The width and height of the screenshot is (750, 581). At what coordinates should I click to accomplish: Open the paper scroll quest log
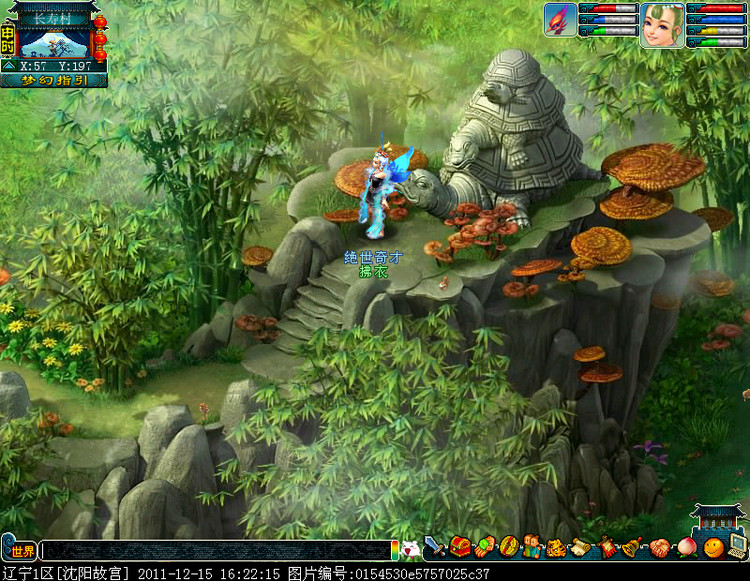coord(581,547)
